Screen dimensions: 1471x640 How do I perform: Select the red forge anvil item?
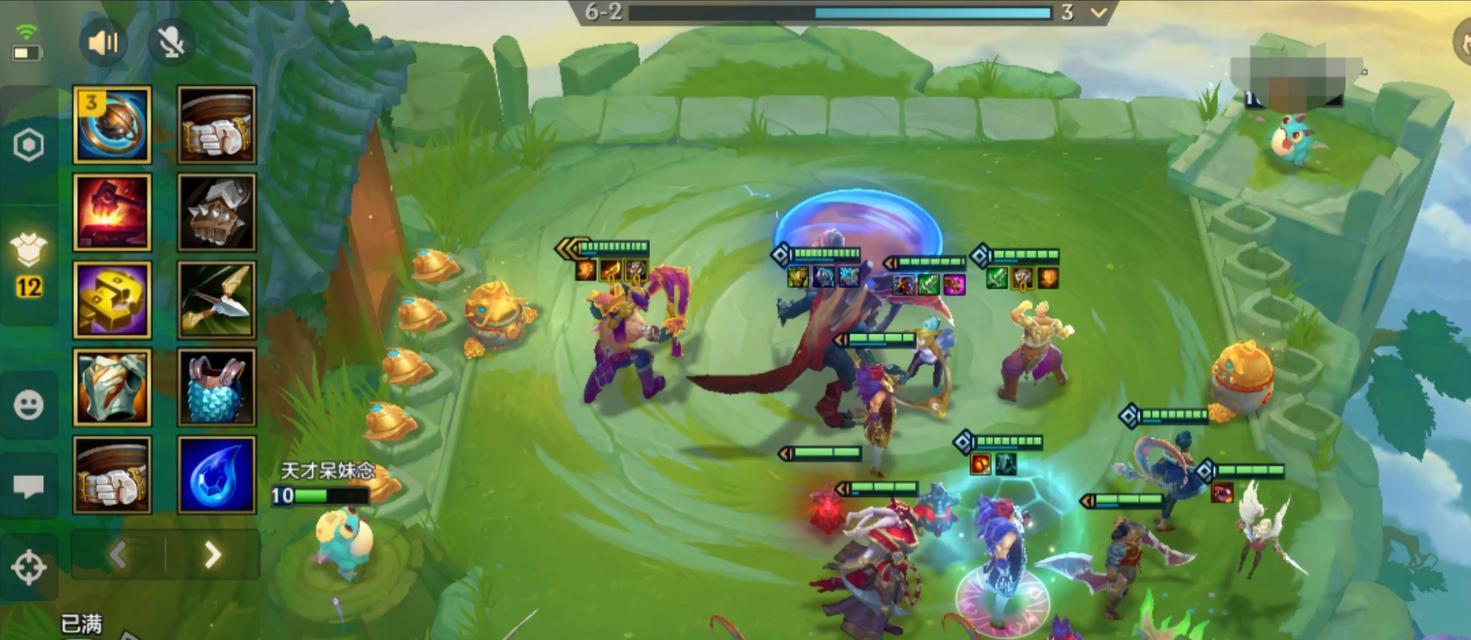point(112,212)
